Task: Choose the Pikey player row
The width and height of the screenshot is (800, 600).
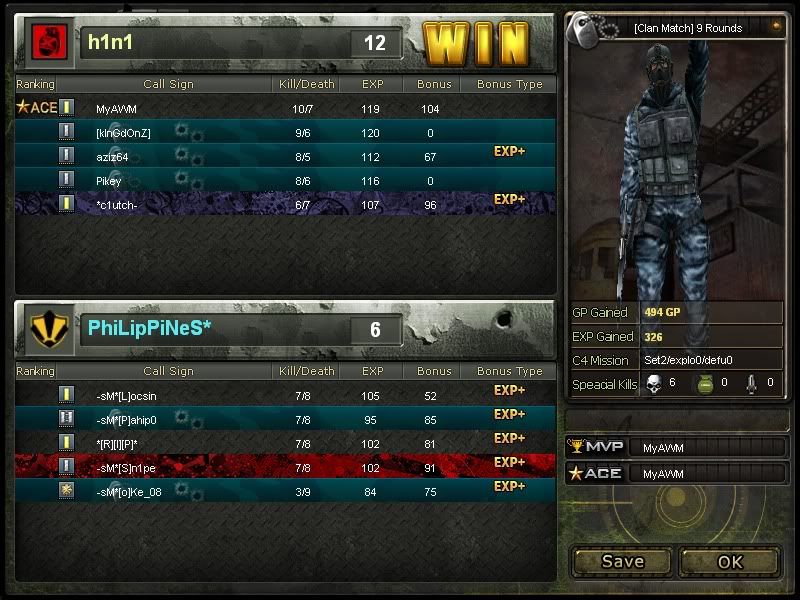Action: click(285, 180)
